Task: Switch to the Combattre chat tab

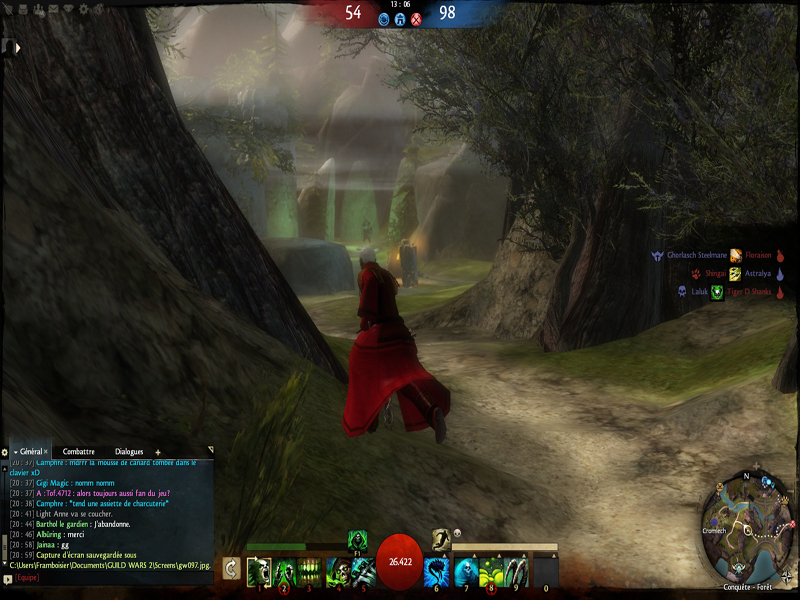Action: pyautogui.click(x=78, y=452)
